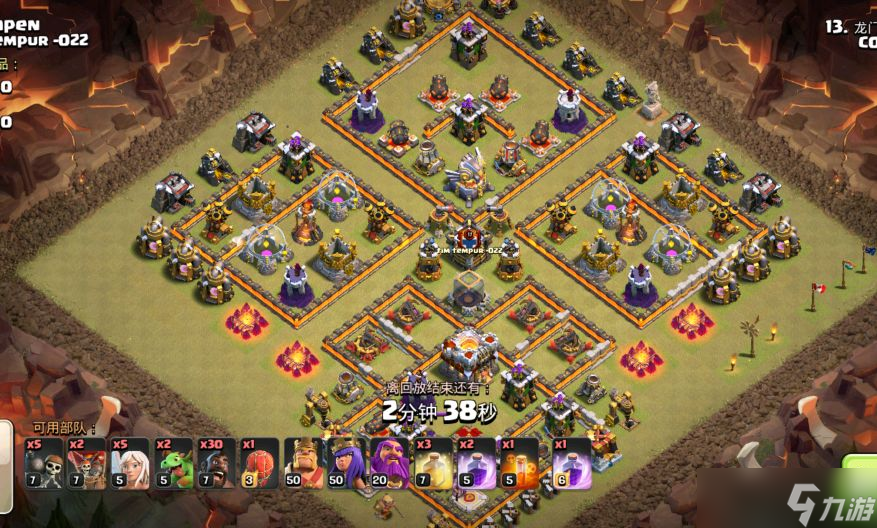
Task: Select the Barbarian King hero
Action: pos(303,463)
